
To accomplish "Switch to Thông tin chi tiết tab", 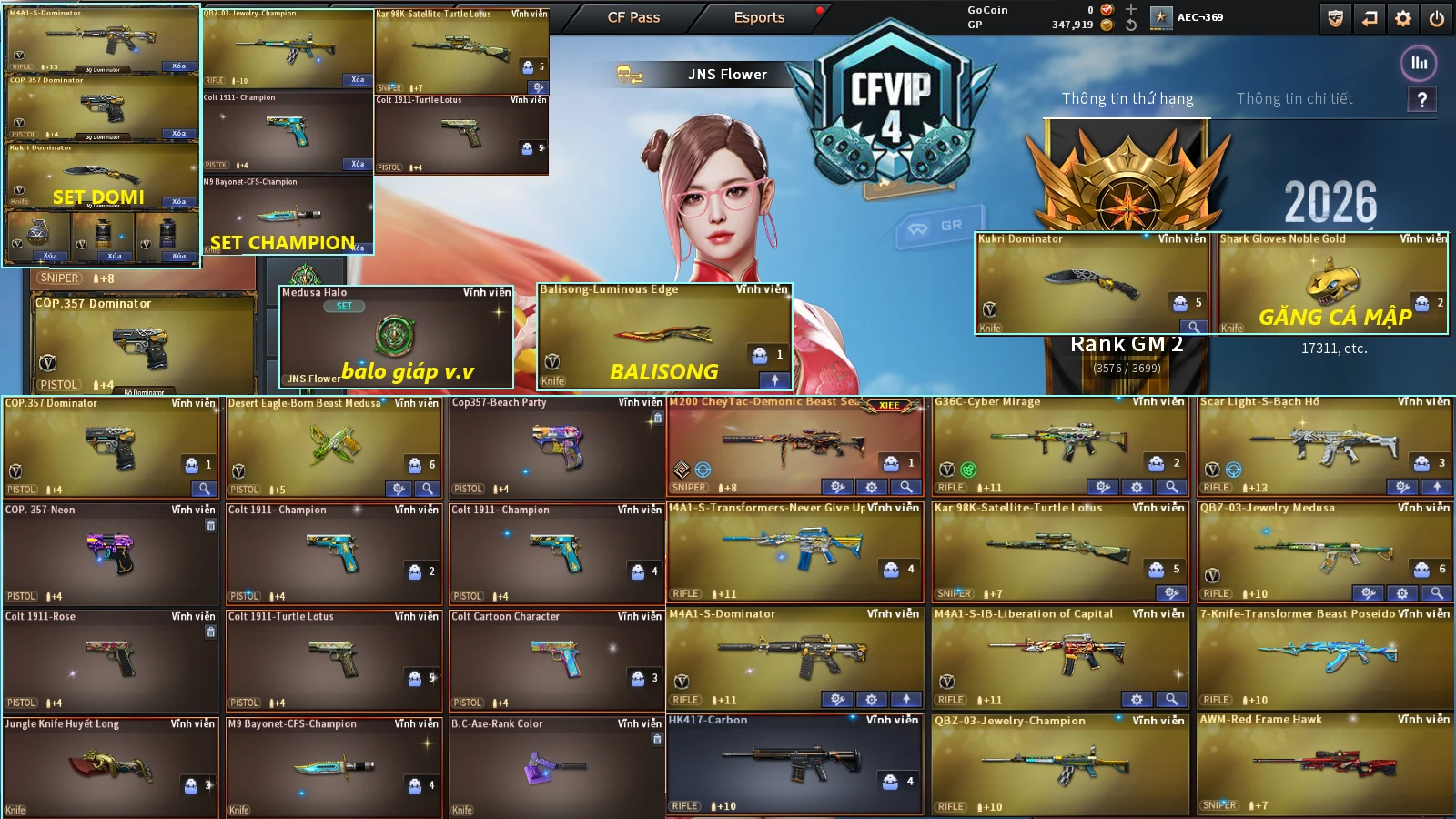I will coord(1294,98).
